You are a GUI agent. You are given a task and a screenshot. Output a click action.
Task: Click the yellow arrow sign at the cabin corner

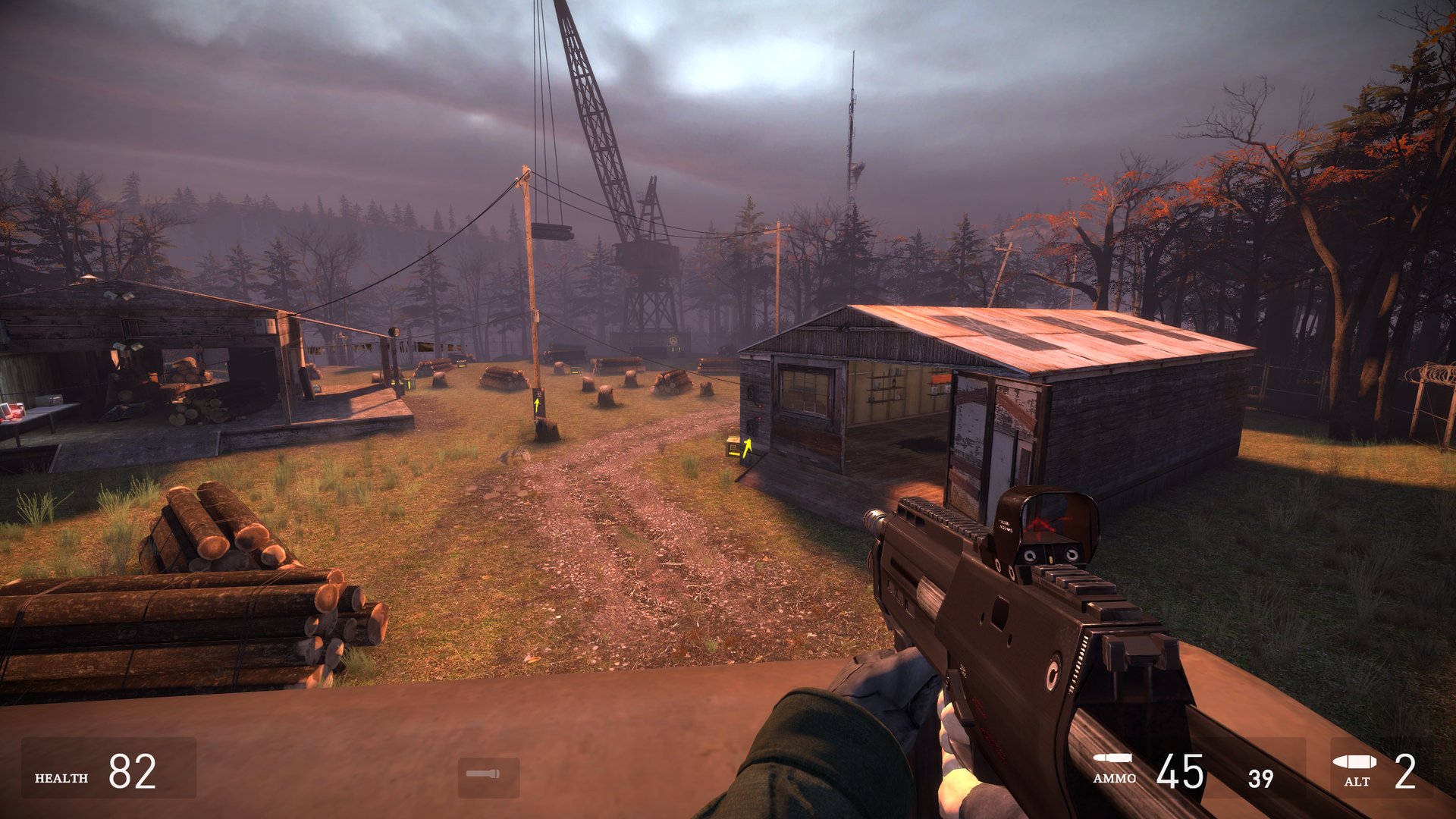748,447
